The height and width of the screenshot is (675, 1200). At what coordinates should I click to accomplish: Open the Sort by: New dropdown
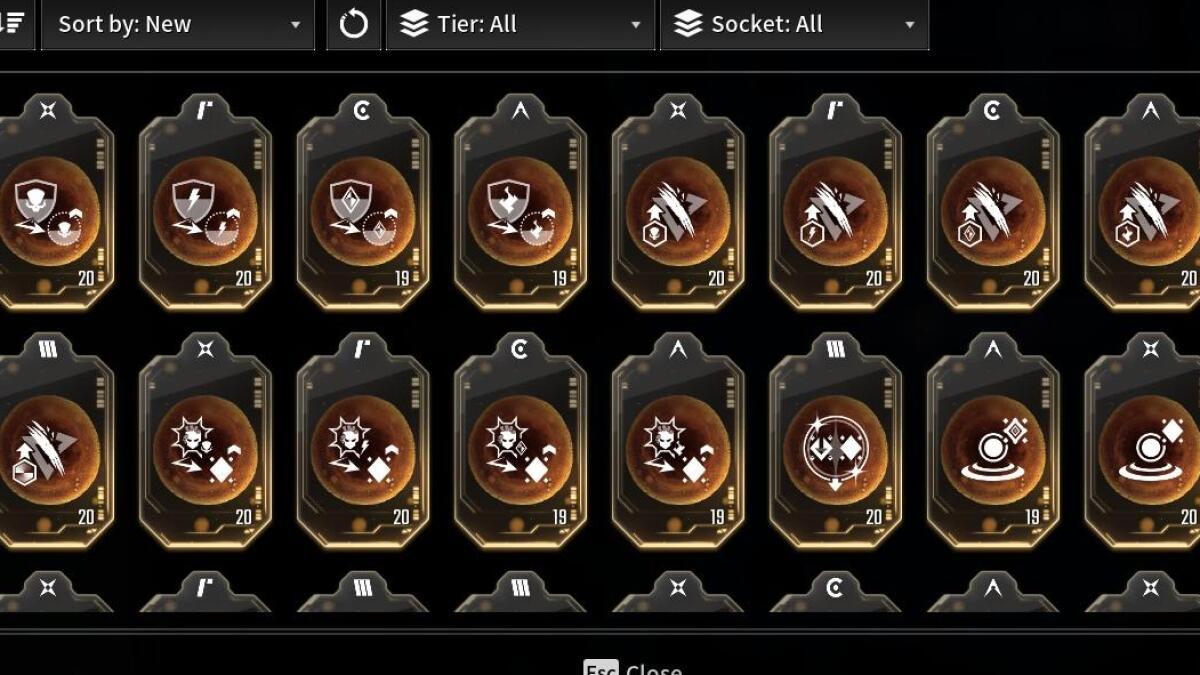pos(177,25)
